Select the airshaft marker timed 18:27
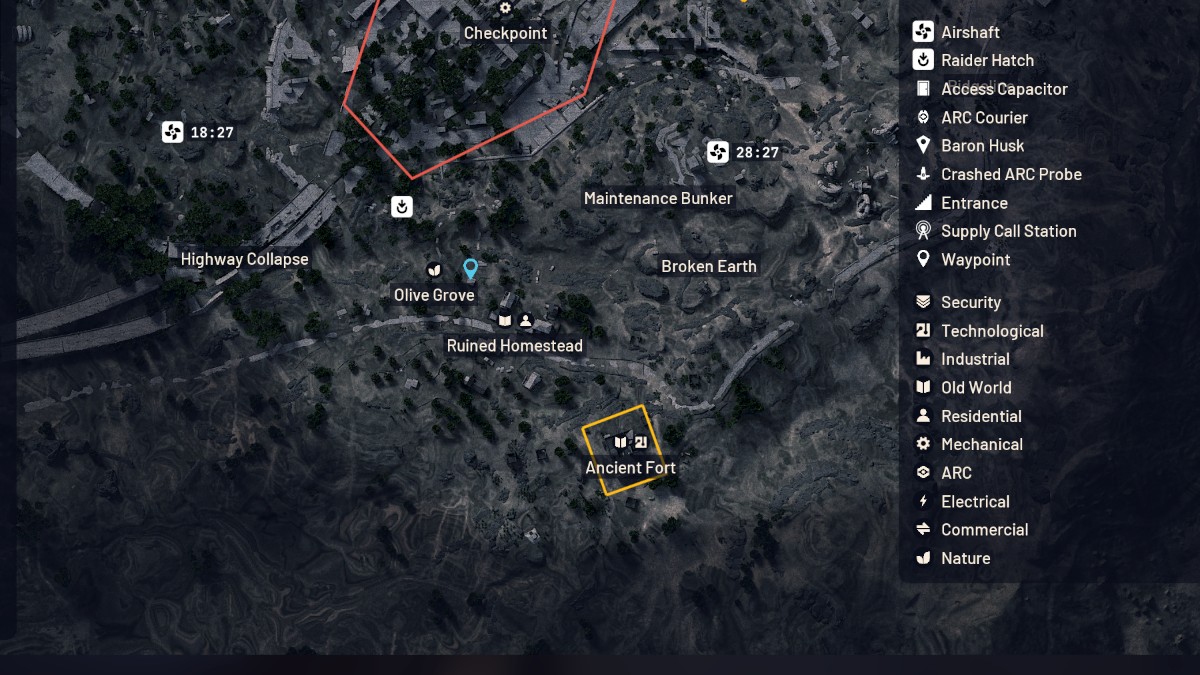 click(x=173, y=132)
